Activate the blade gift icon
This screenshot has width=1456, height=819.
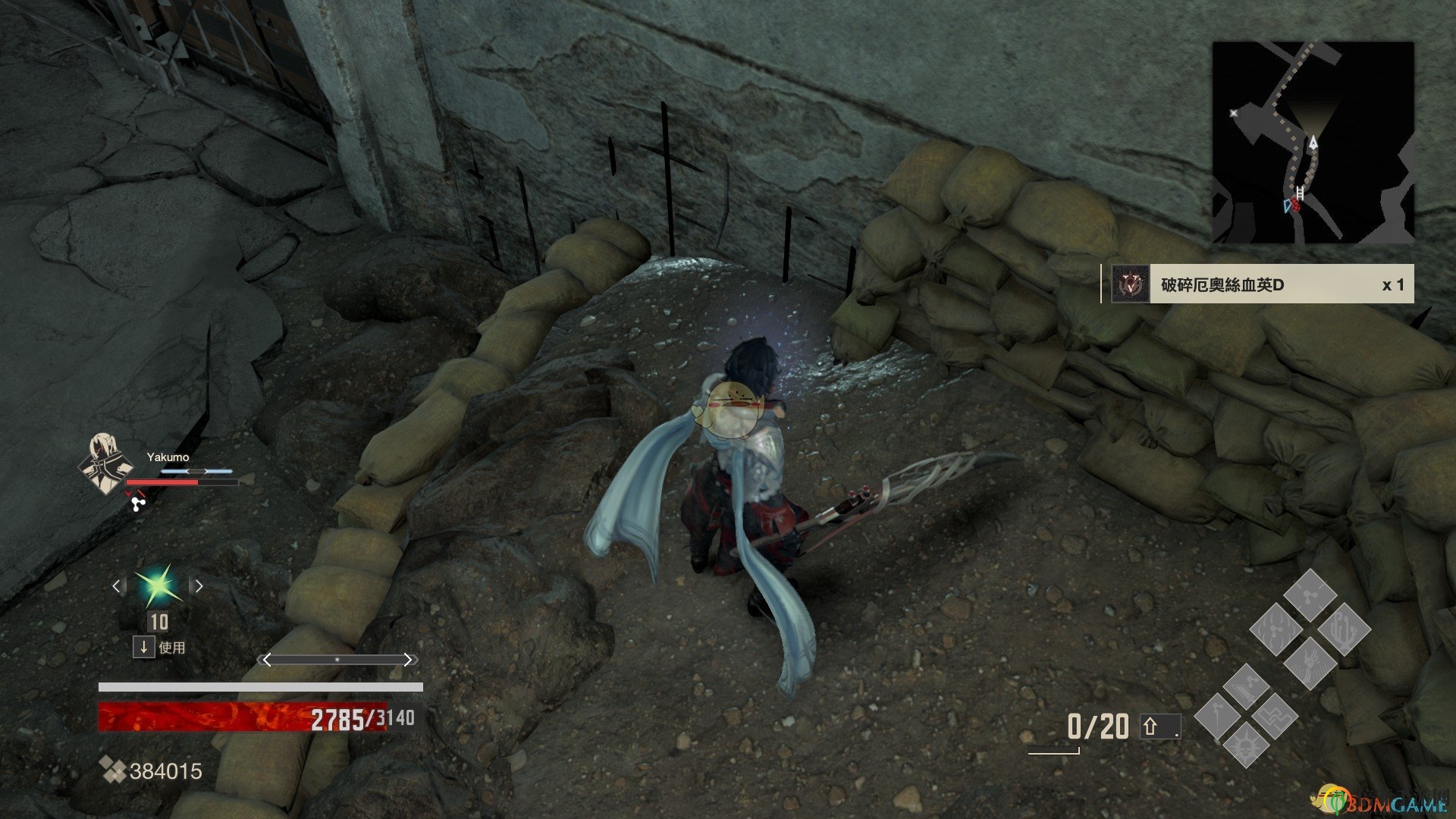click(1245, 687)
